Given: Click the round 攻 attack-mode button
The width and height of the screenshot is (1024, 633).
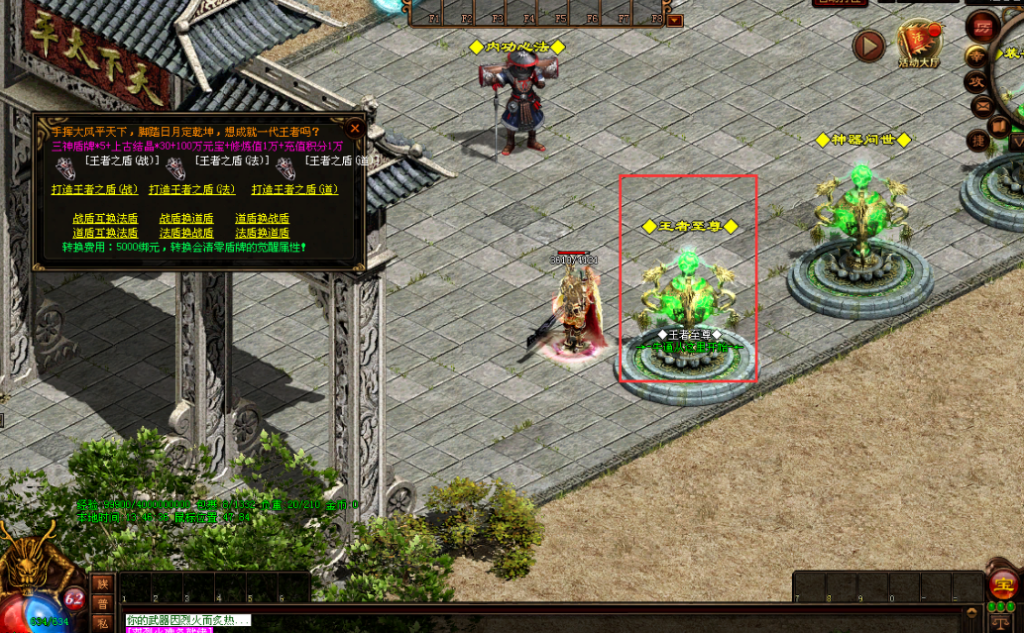Looking at the screenshot, I should click(978, 80).
